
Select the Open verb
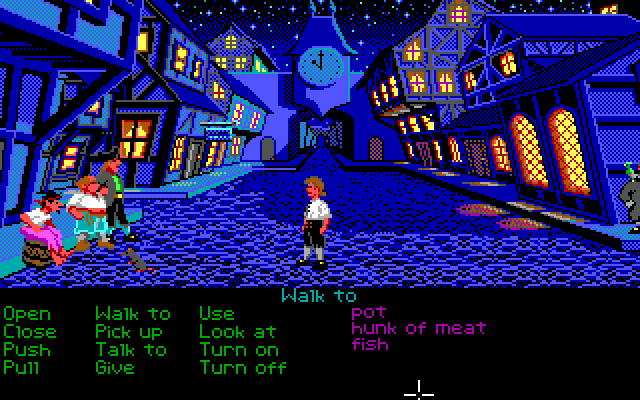[27, 314]
